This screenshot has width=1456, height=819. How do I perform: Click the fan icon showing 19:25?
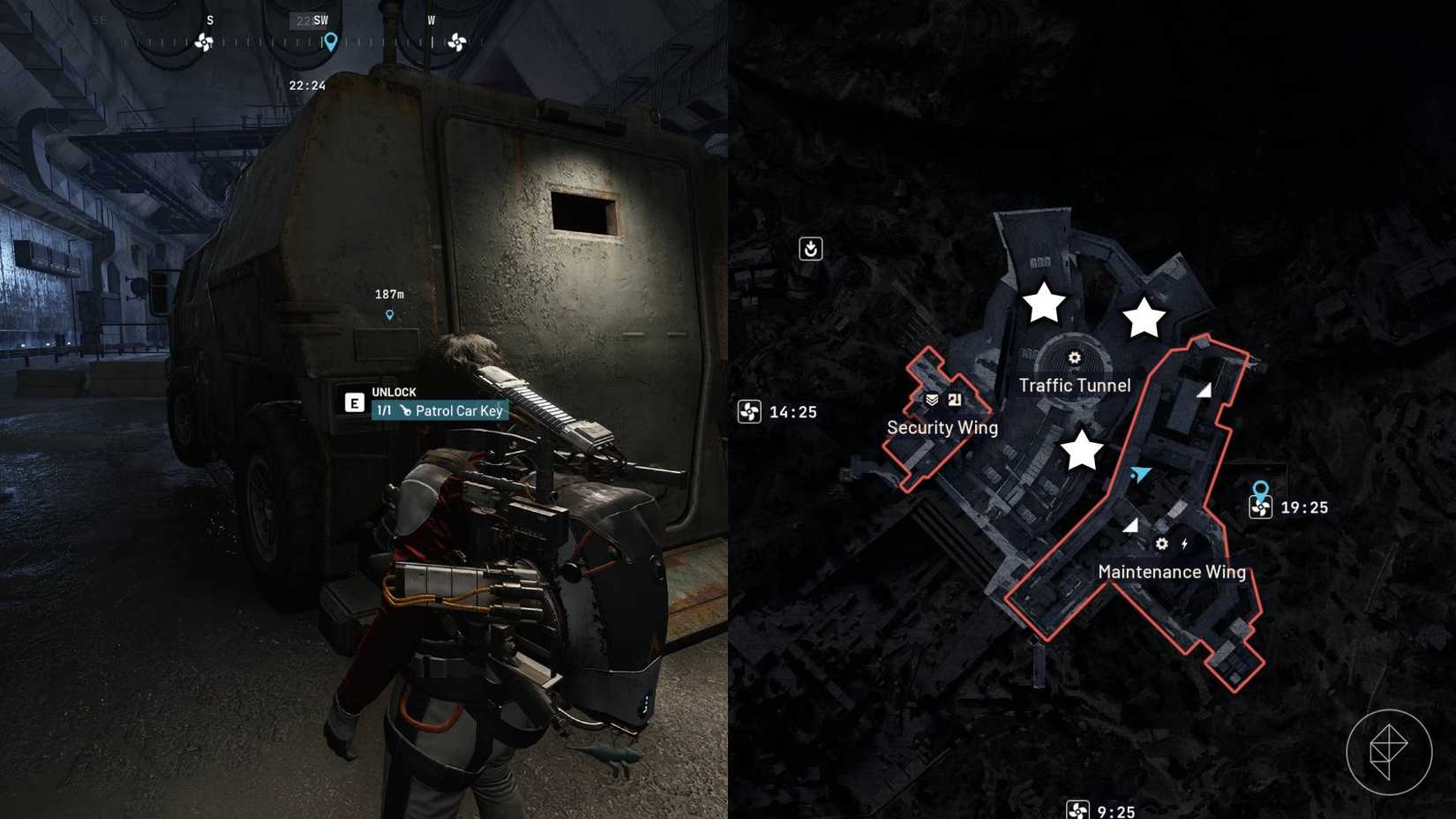pos(1260,508)
